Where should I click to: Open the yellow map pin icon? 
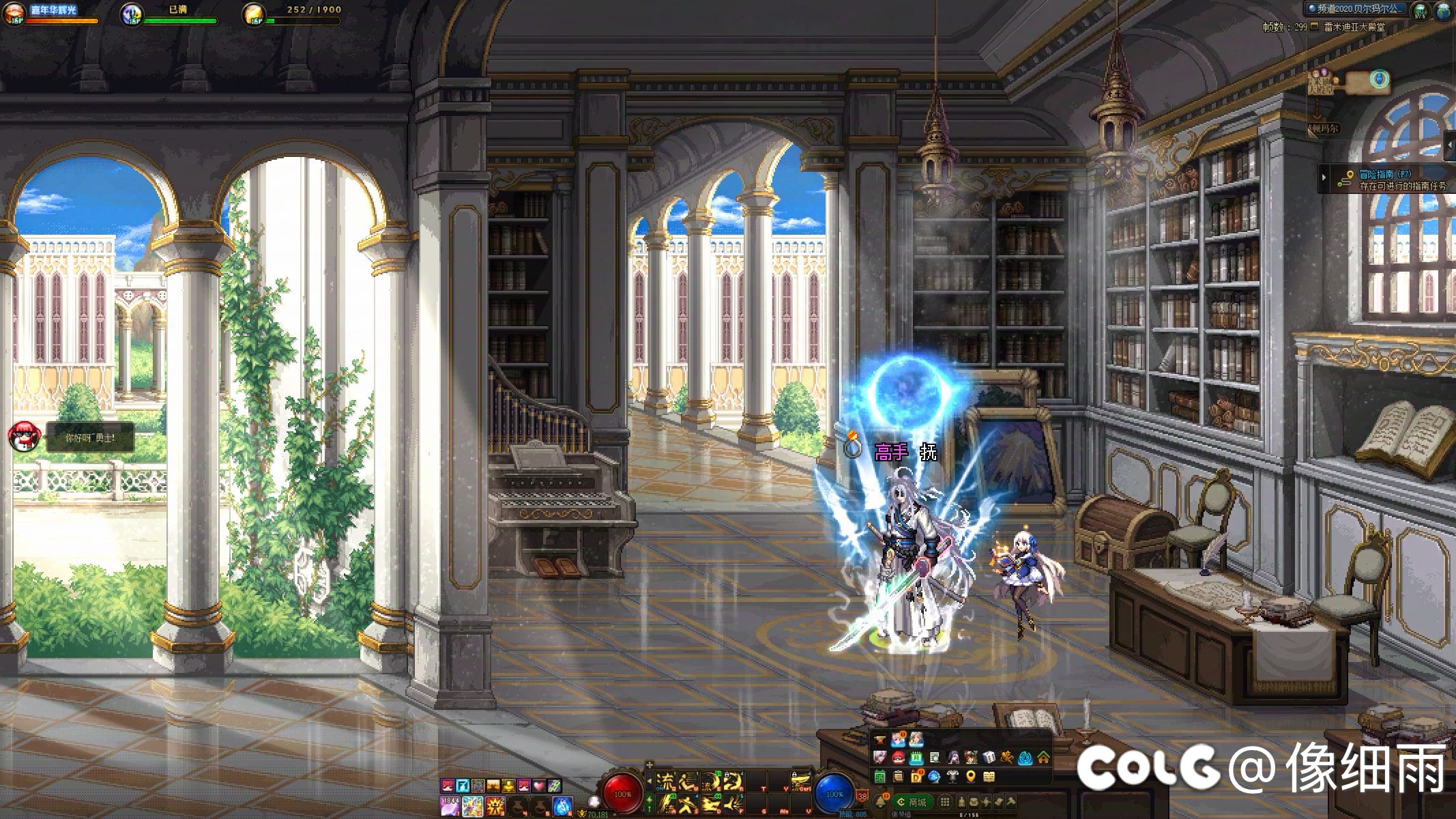pyautogui.click(x=970, y=777)
